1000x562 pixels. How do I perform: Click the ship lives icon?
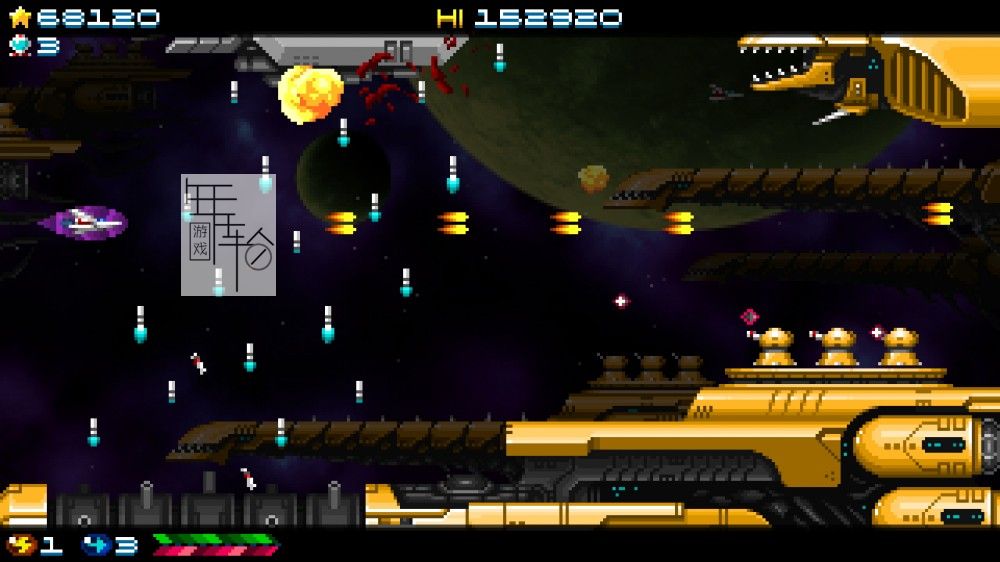[x=20, y=45]
